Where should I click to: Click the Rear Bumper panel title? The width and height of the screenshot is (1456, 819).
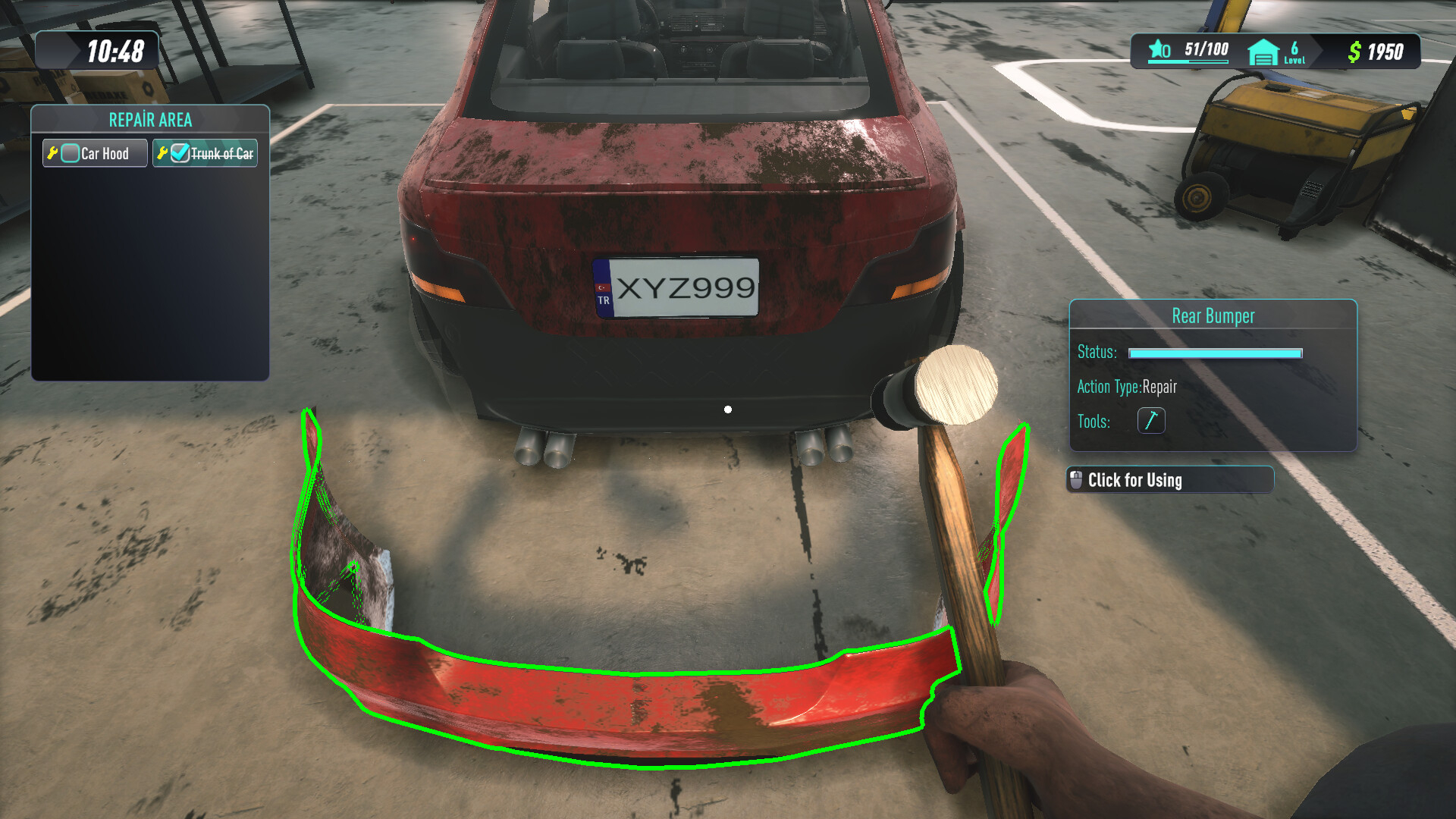(x=1212, y=315)
